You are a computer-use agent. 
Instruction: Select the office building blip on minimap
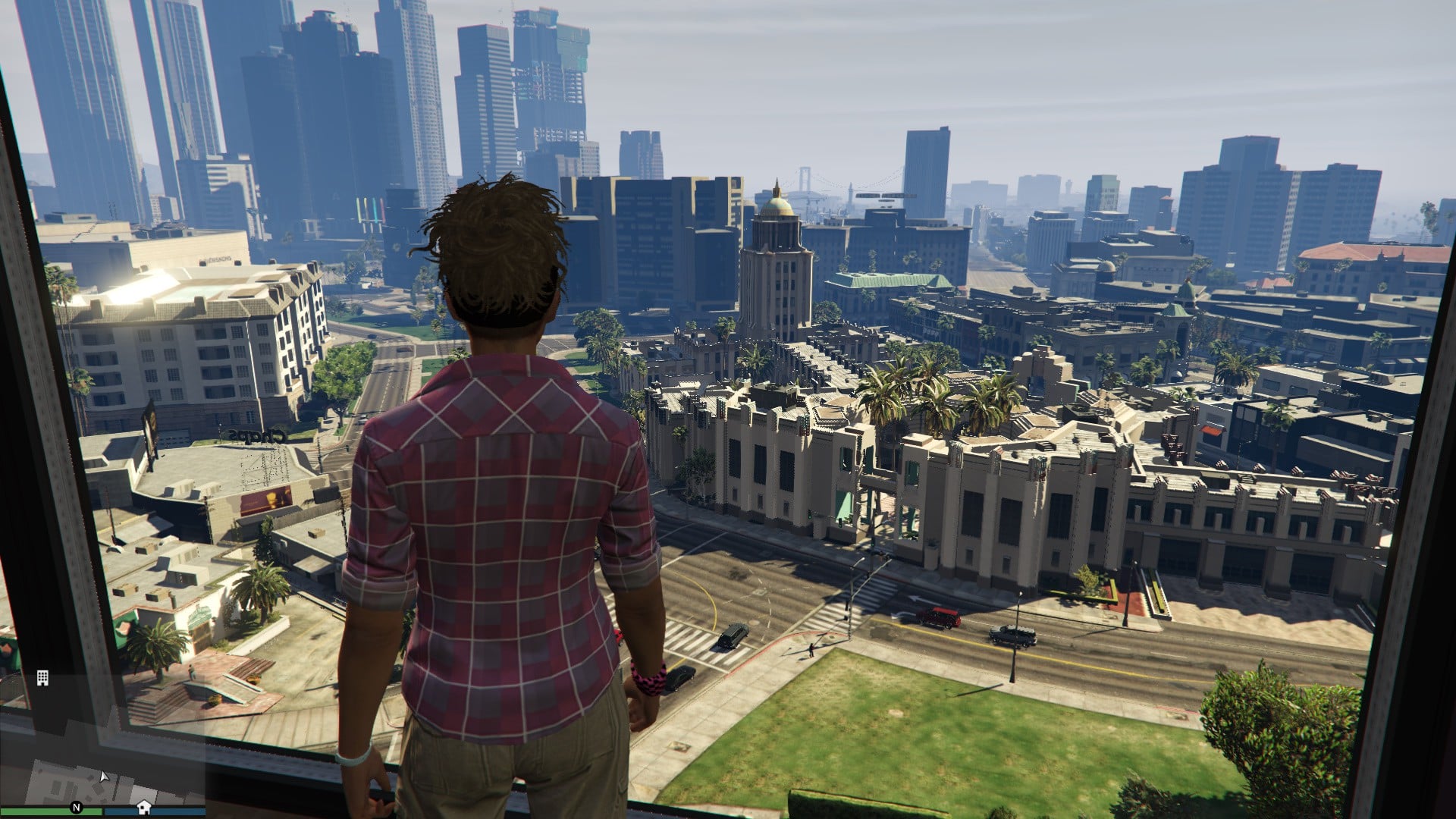click(42, 678)
